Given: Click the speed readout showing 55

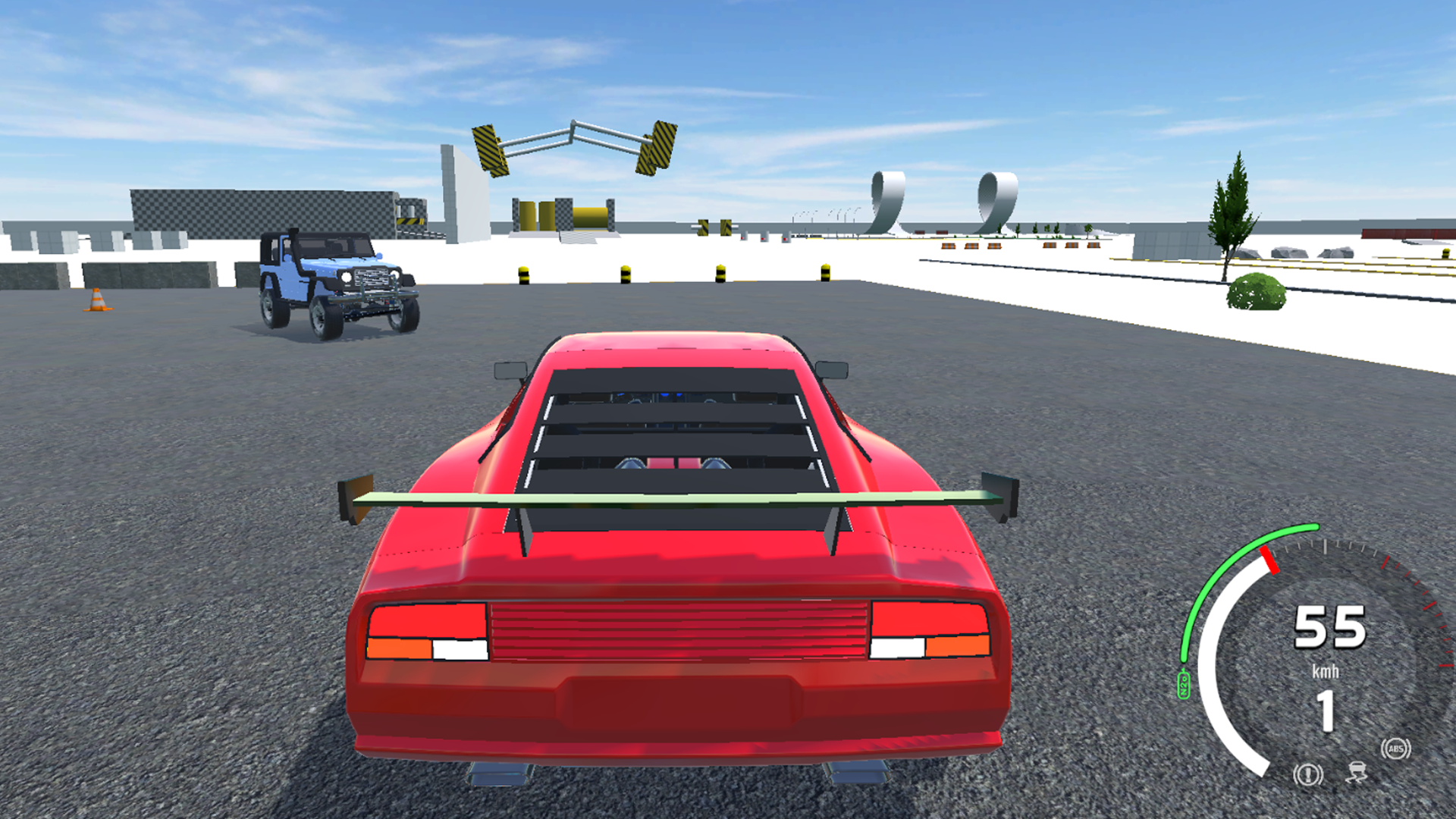Looking at the screenshot, I should [1330, 626].
